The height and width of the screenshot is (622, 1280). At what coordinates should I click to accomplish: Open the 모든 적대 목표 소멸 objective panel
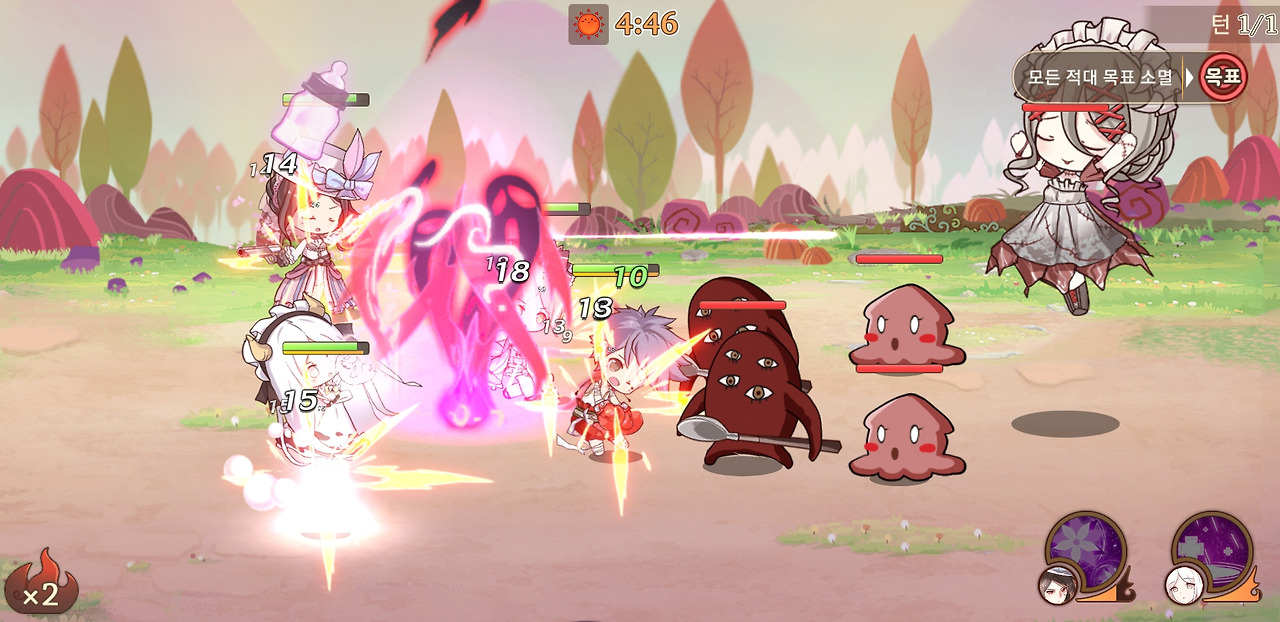point(1100,77)
